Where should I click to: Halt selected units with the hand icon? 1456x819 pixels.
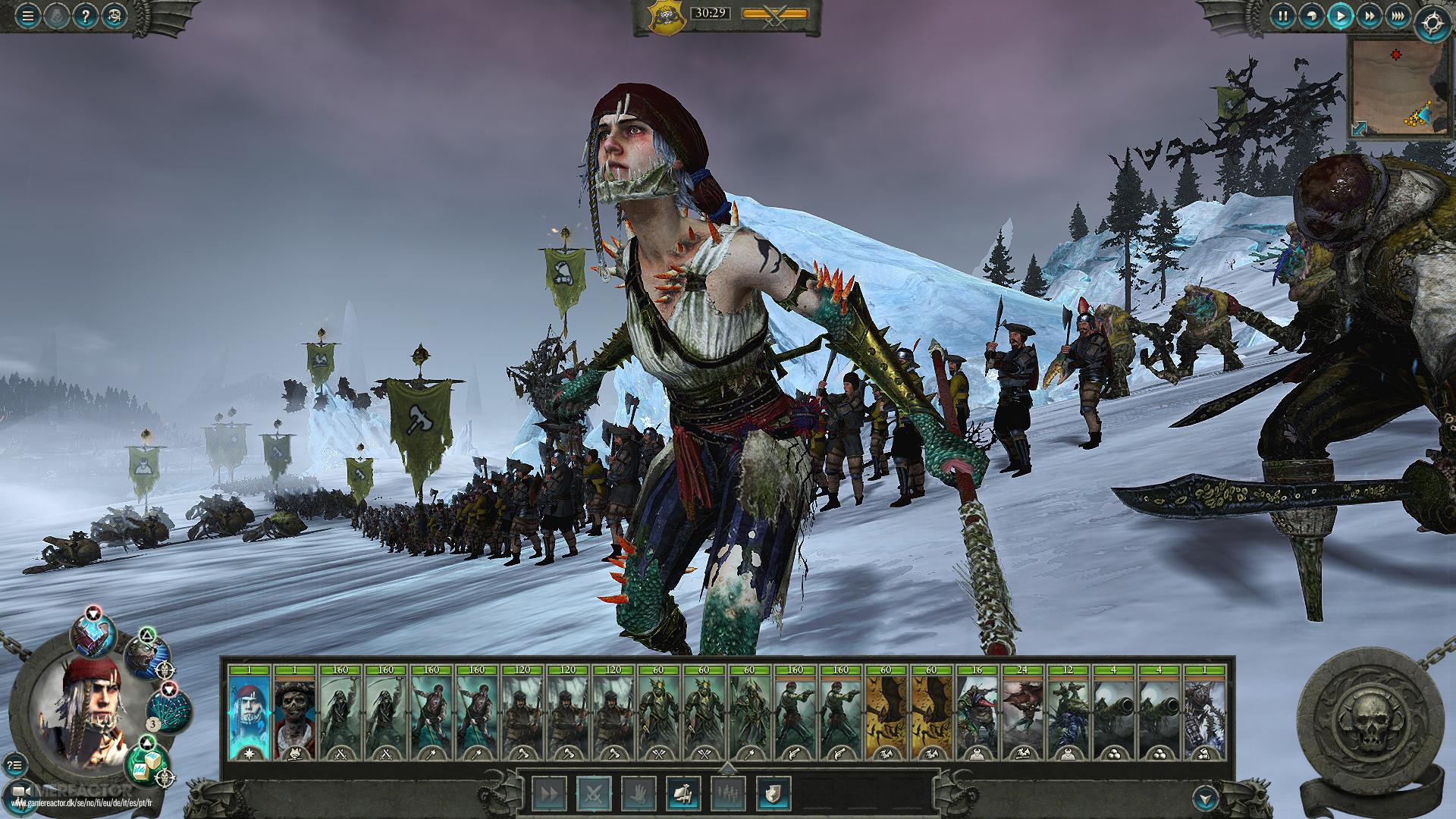[x=640, y=792]
